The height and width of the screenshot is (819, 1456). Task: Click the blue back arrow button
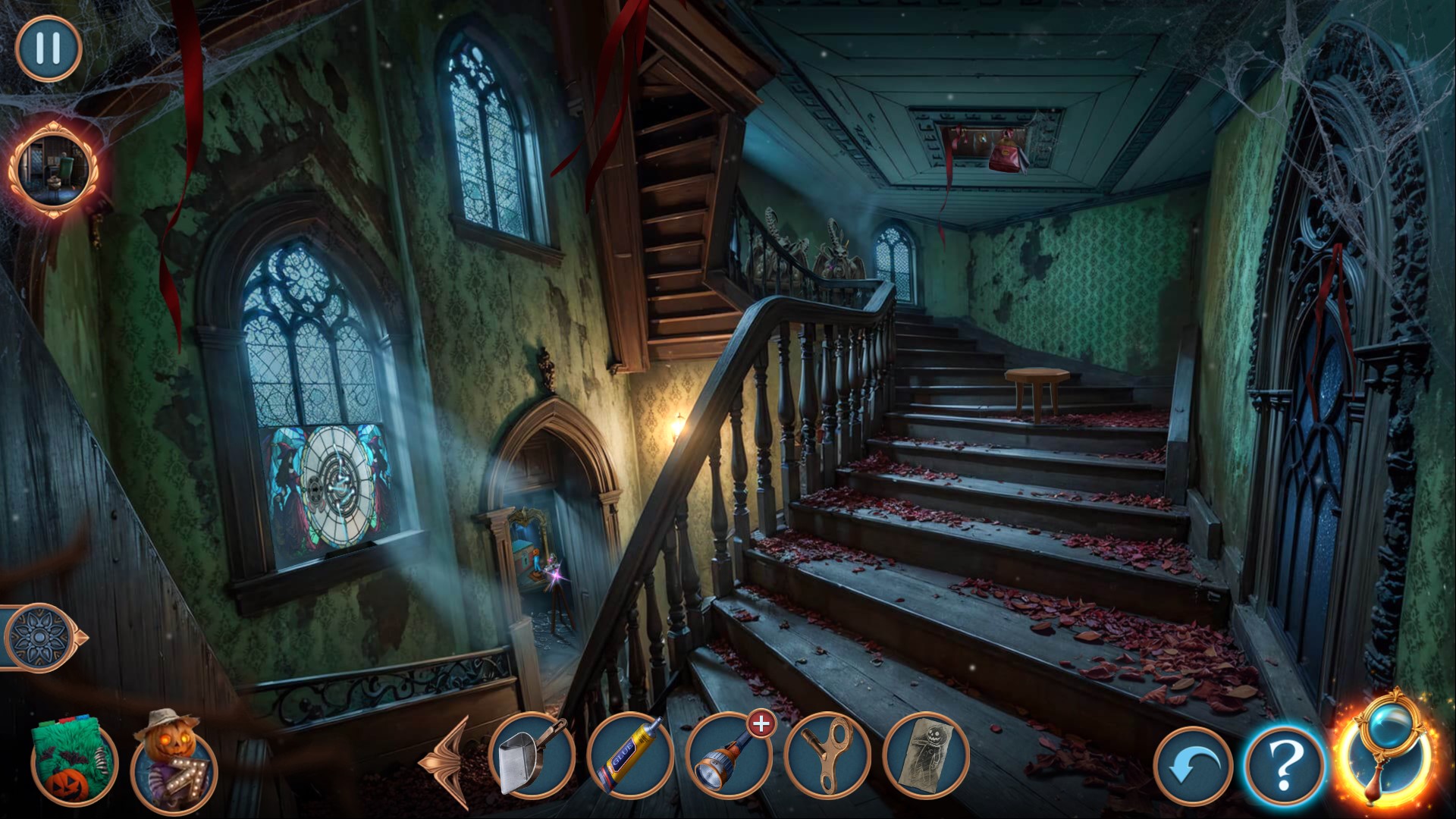1193,766
